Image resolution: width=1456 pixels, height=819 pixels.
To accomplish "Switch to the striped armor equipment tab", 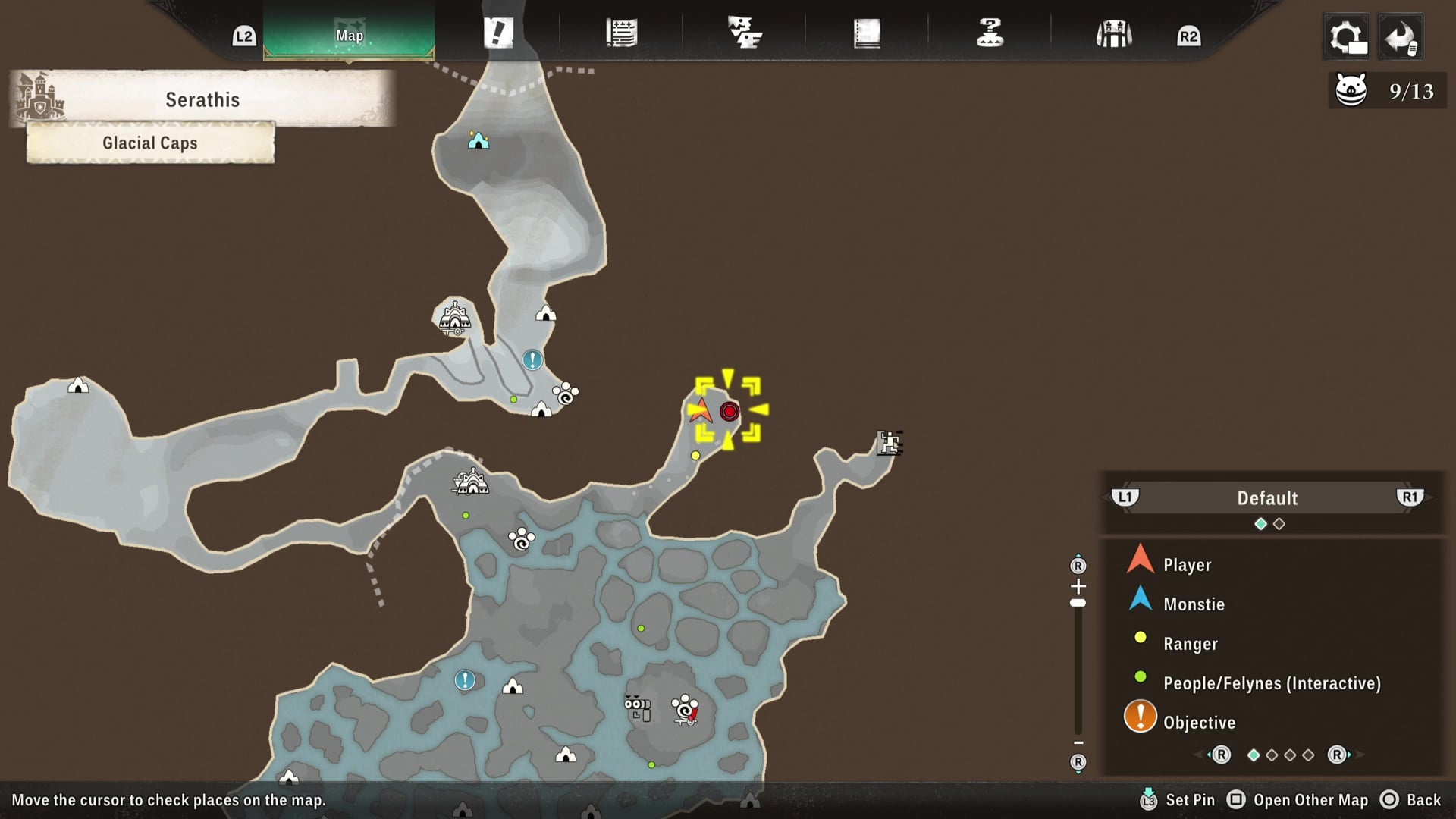I will point(1113,34).
